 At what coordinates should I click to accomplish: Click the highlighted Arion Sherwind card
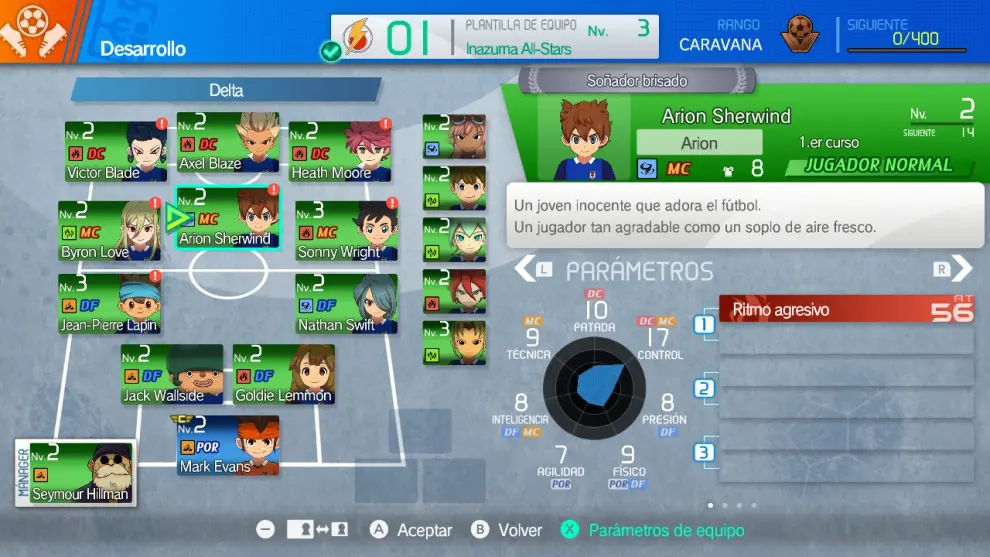[x=228, y=218]
